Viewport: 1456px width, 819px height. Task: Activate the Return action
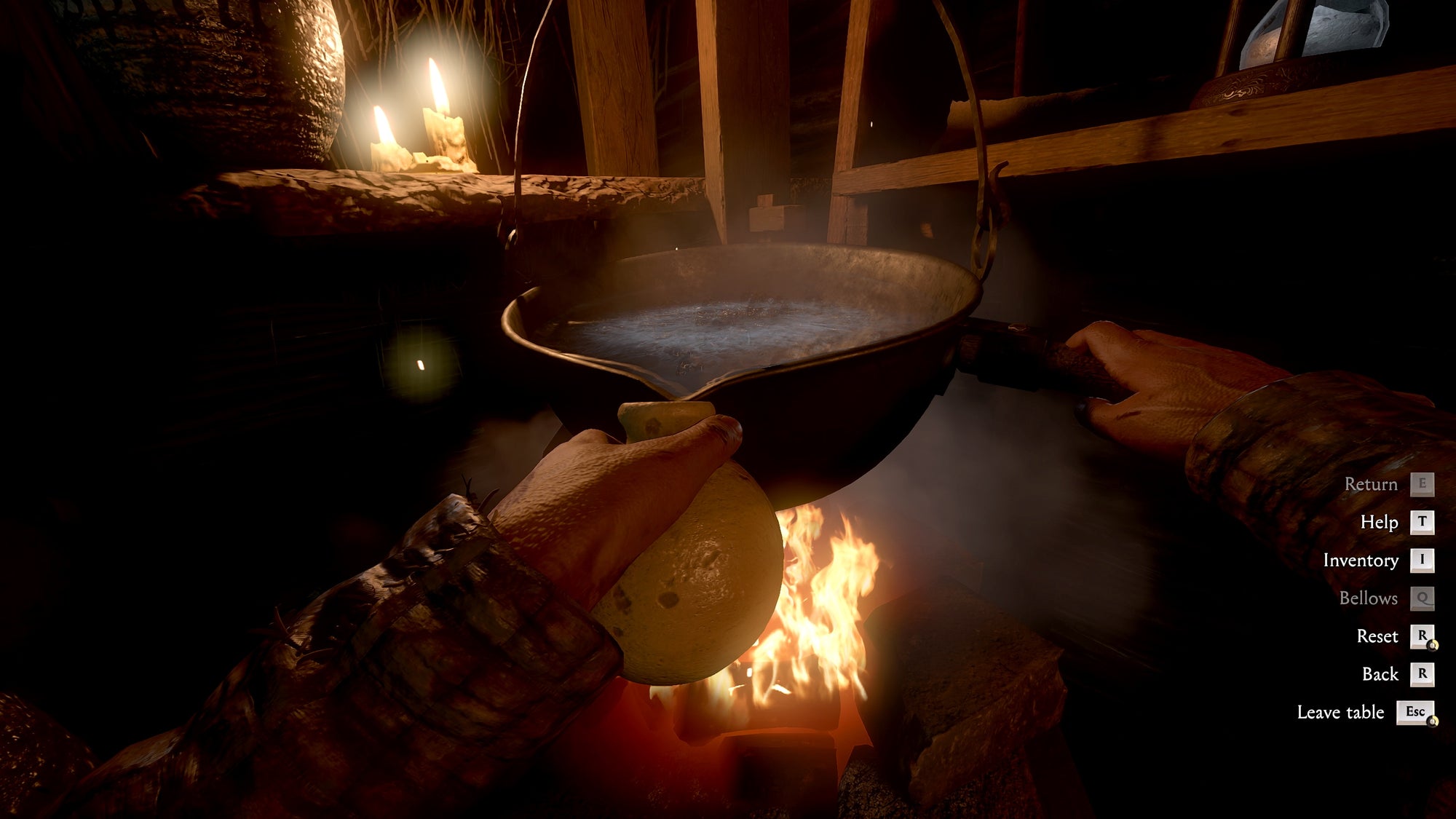pos(1372,483)
